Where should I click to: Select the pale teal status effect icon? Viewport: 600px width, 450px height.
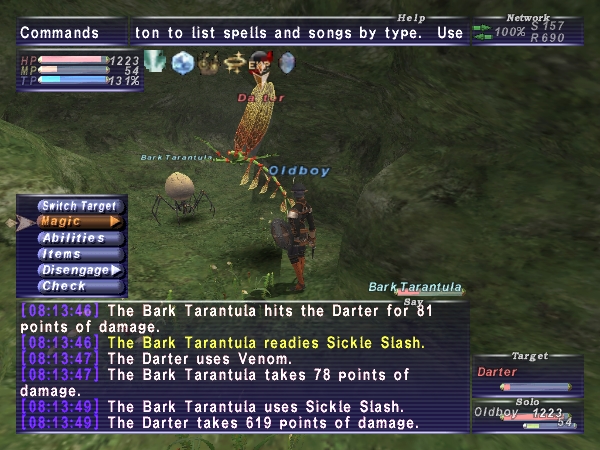(x=155, y=62)
